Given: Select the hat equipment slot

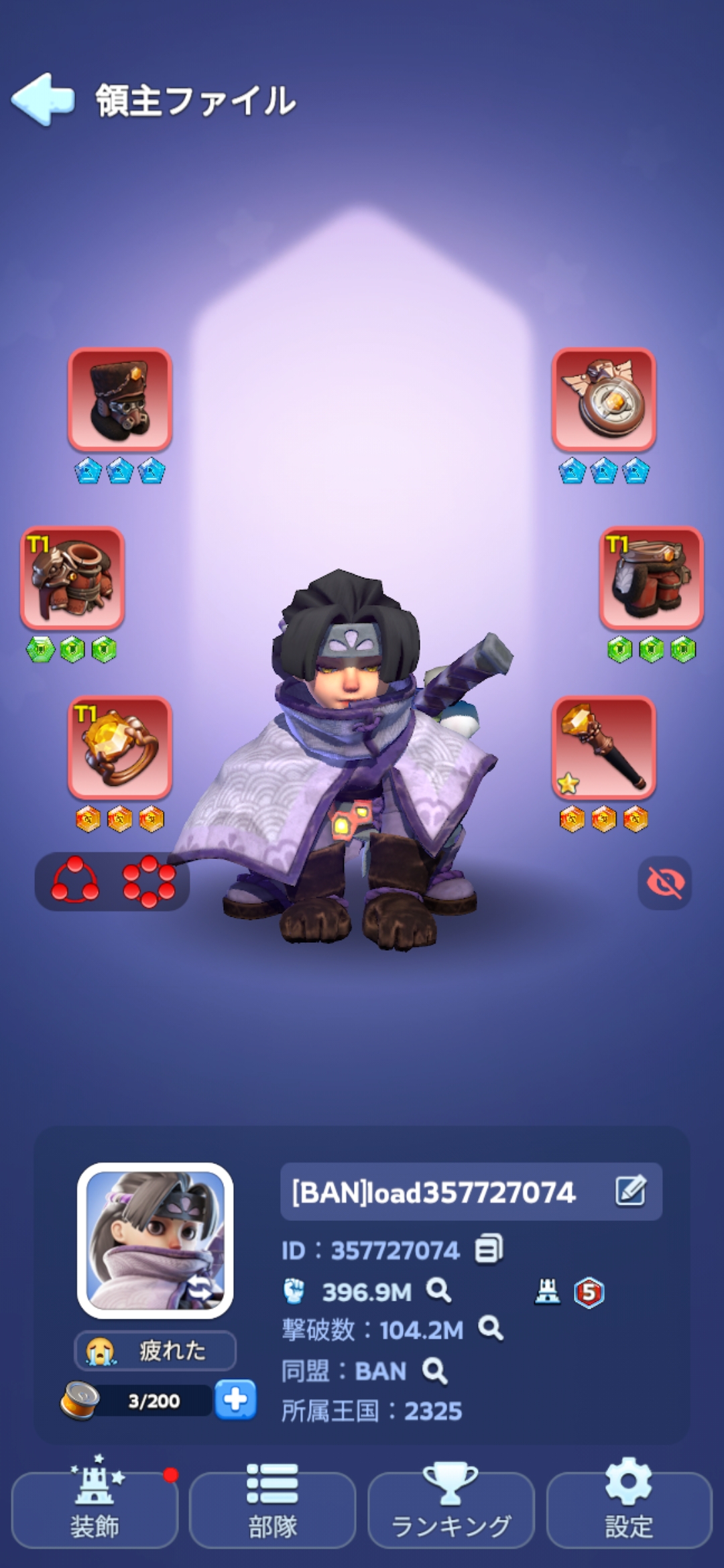Looking at the screenshot, I should point(120,399).
